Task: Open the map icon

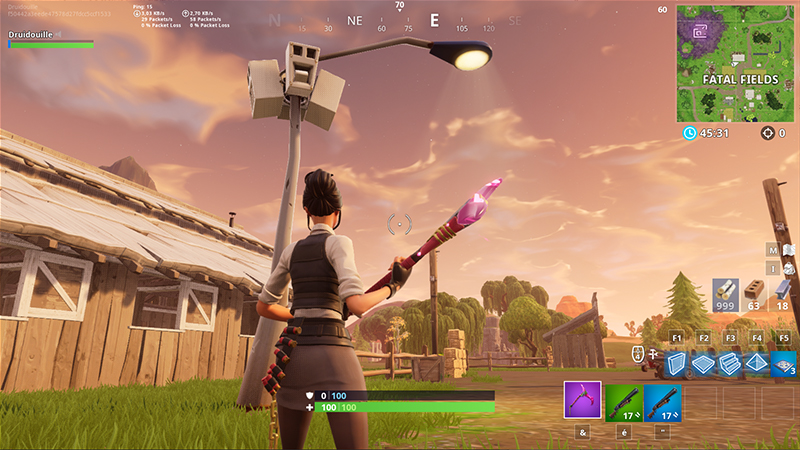Action: click(x=789, y=249)
